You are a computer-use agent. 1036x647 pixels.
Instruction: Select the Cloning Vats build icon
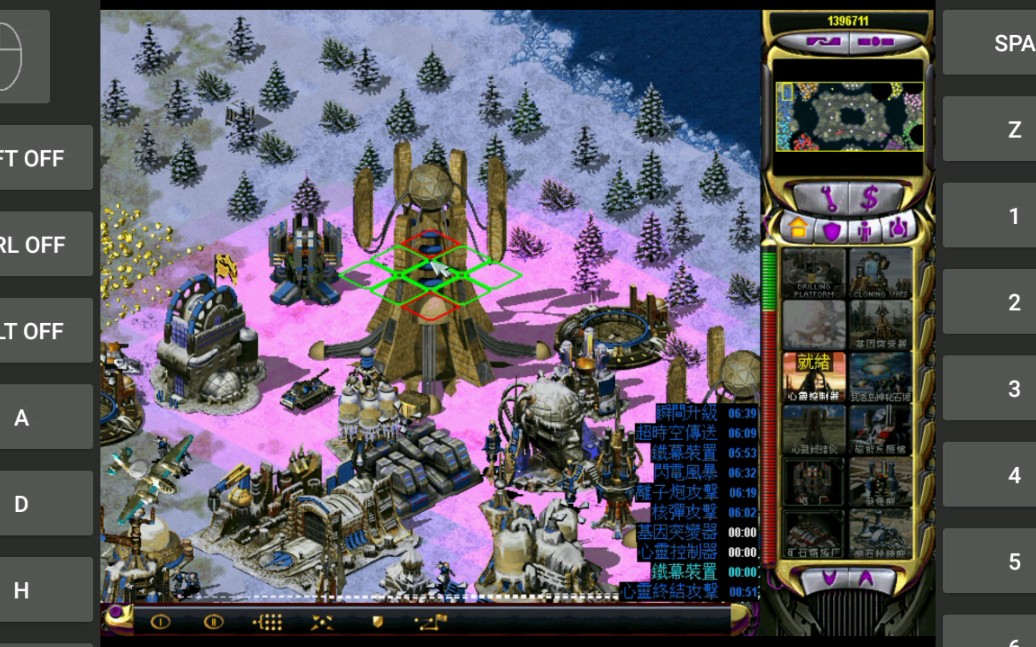pos(880,273)
